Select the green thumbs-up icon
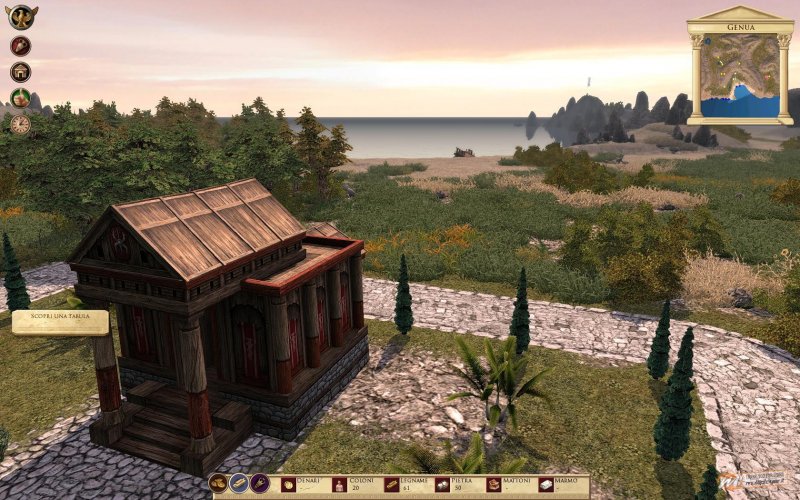 20,98
